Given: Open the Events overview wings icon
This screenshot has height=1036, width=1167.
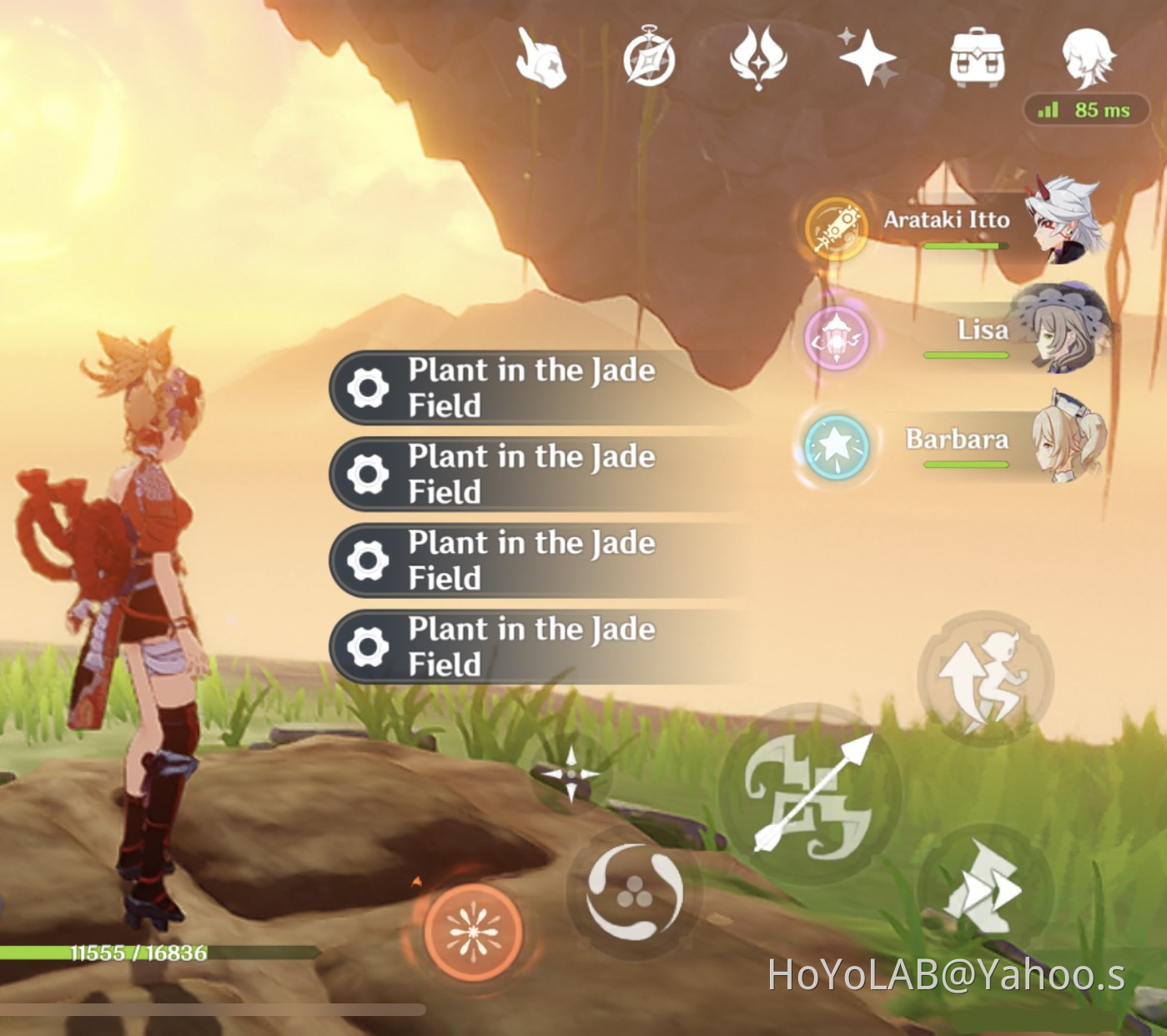Looking at the screenshot, I should point(759,58).
